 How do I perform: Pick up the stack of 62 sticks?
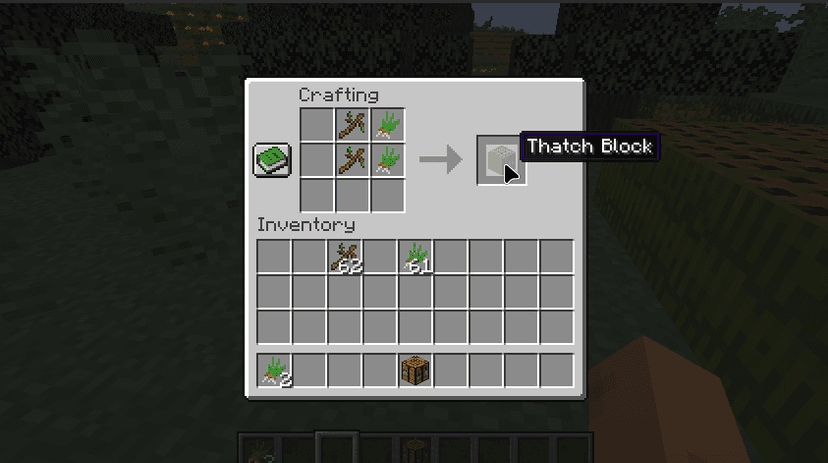pos(346,257)
